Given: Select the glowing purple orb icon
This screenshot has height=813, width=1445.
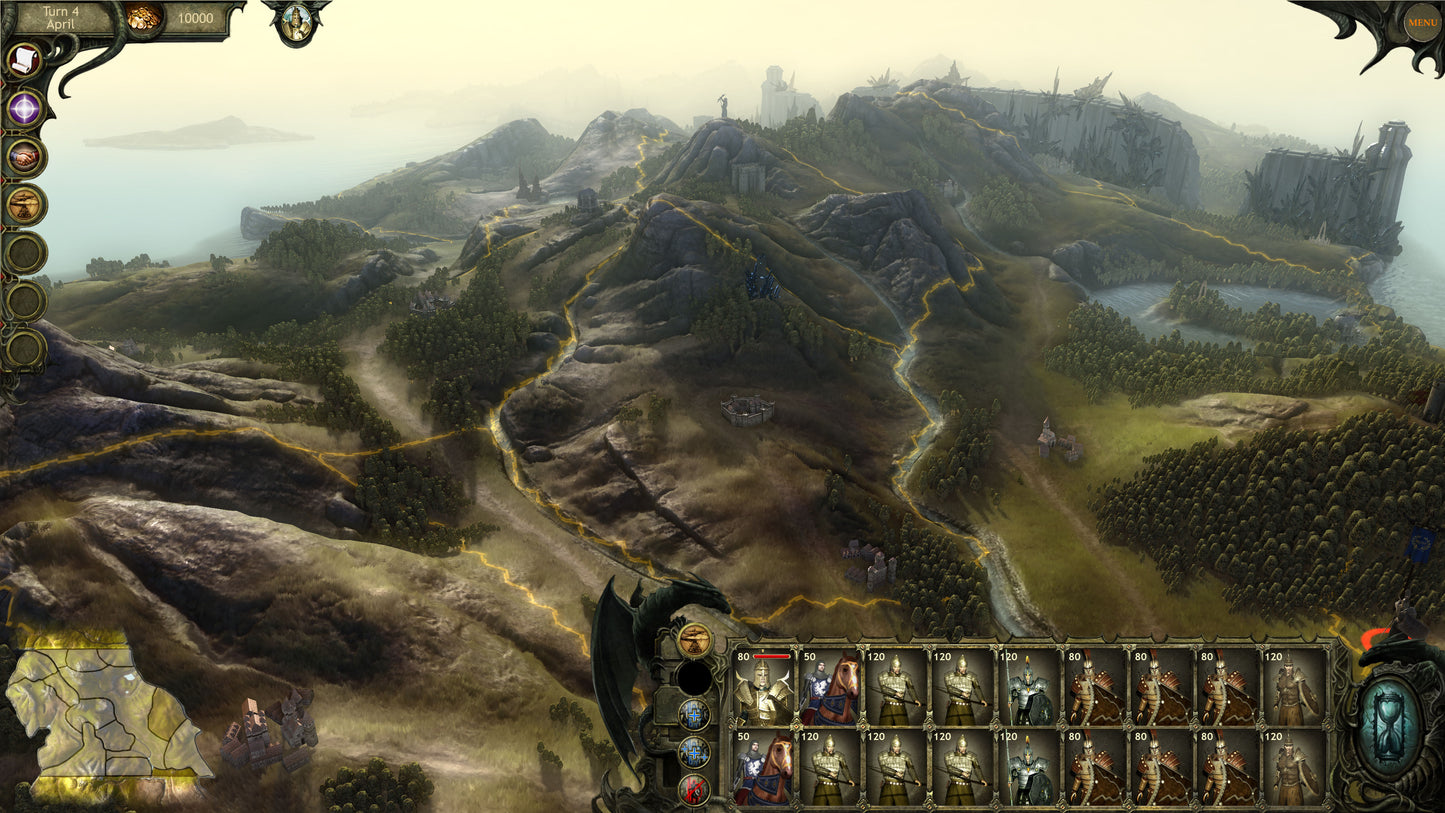Looking at the screenshot, I should (x=25, y=109).
